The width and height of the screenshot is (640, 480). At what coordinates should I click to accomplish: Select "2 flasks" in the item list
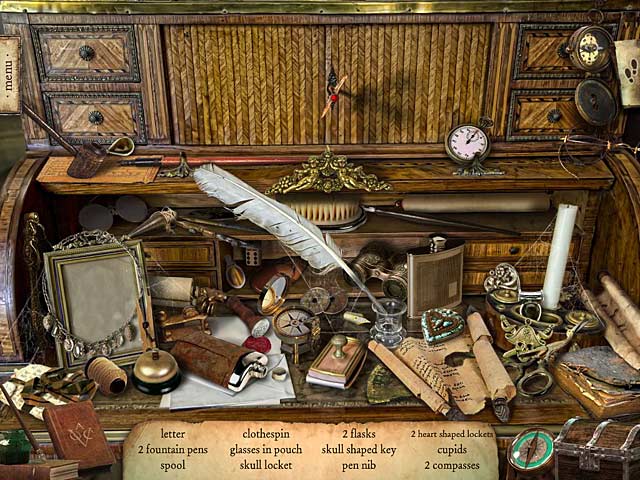(x=358, y=435)
